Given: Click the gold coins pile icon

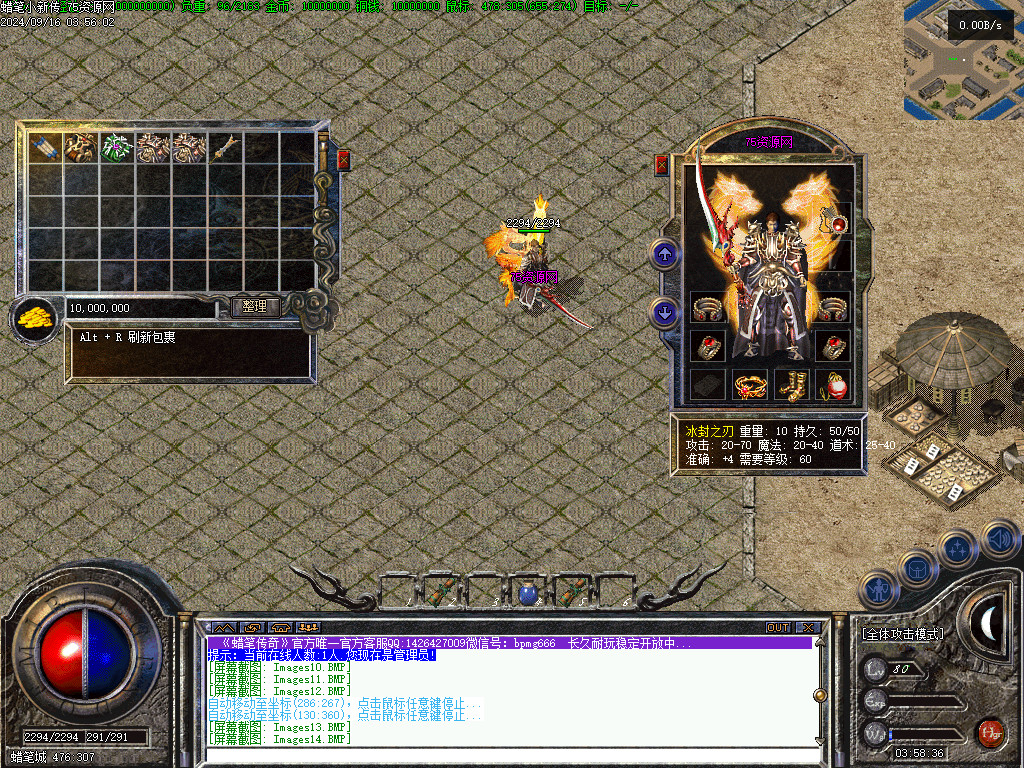Looking at the screenshot, I should click(x=34, y=320).
